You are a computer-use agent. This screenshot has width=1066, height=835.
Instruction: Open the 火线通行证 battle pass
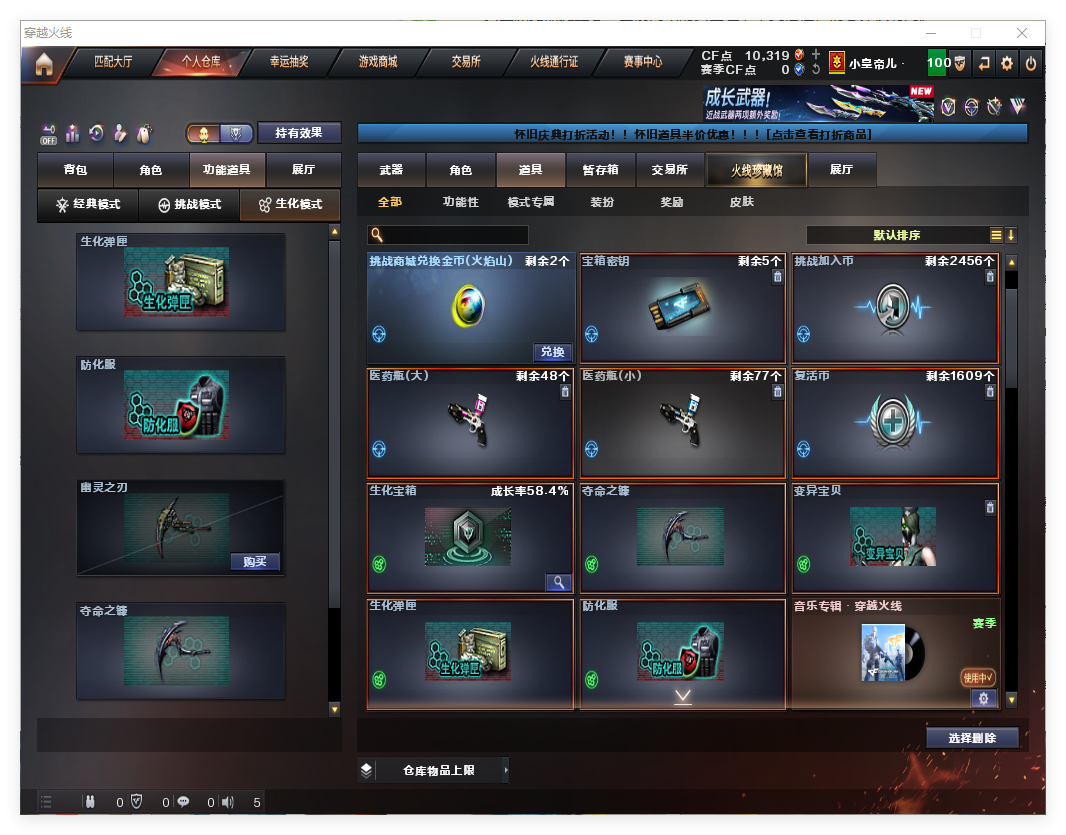tap(554, 62)
